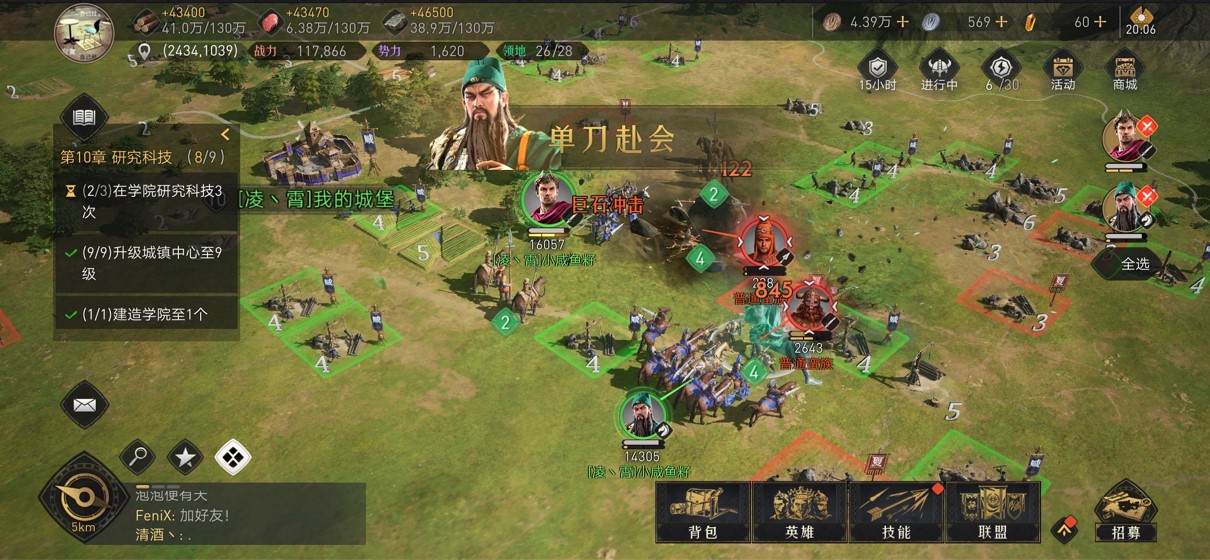Open the chat box messages
This screenshot has width=1210, height=560.
tap(248, 514)
